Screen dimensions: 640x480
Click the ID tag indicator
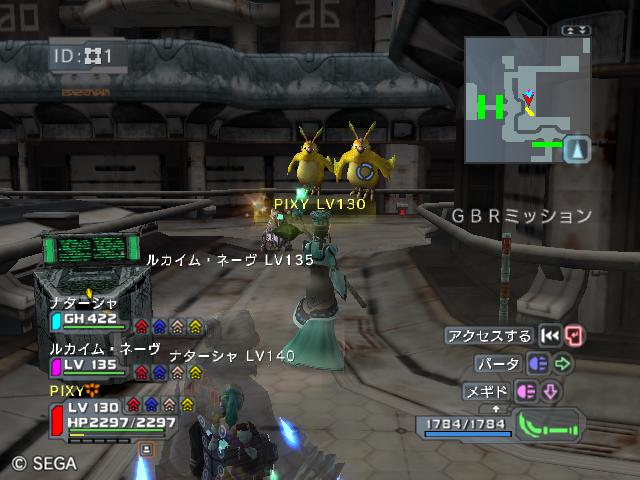point(88,56)
